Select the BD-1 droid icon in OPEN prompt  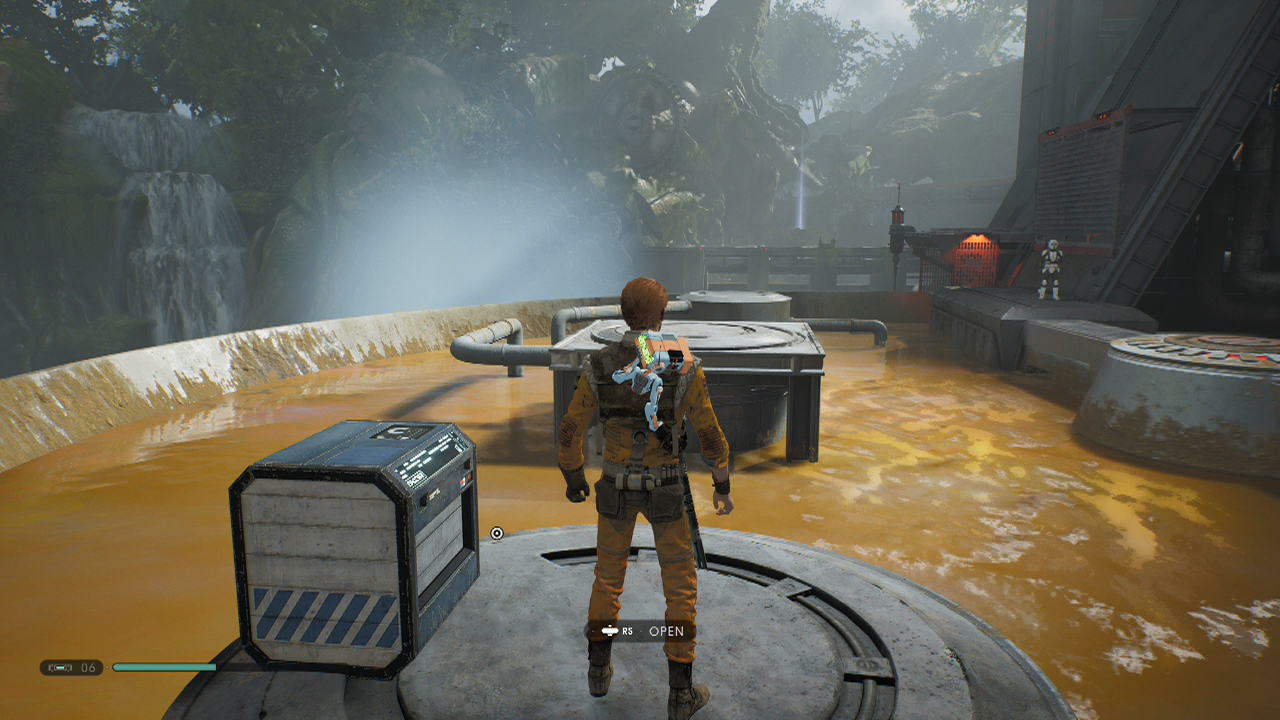coord(610,631)
